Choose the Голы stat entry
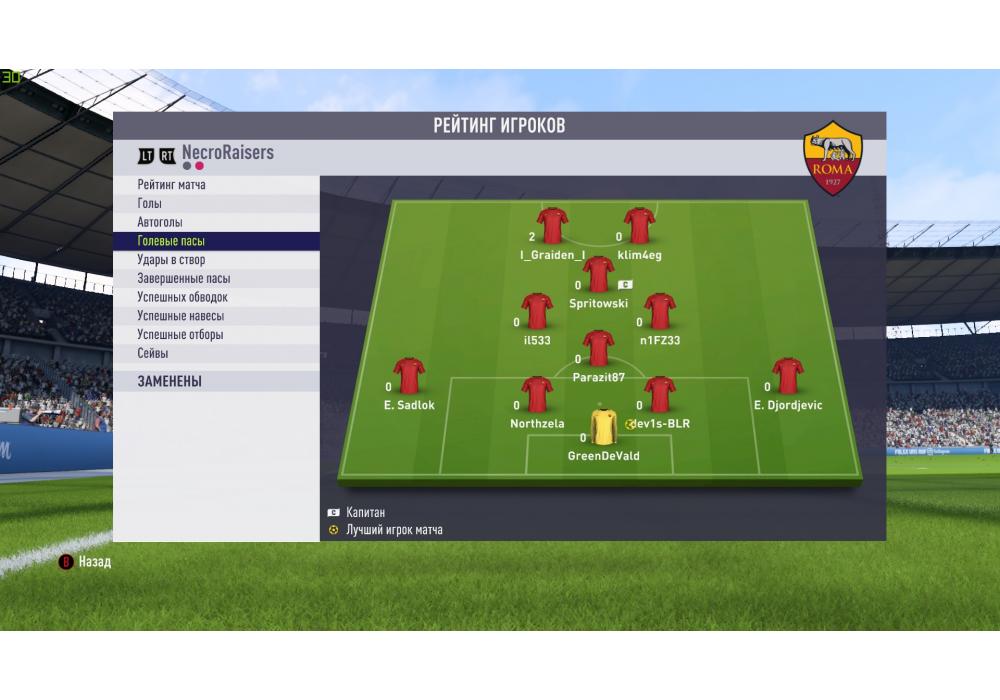This screenshot has height=700, width=1000. [x=150, y=204]
